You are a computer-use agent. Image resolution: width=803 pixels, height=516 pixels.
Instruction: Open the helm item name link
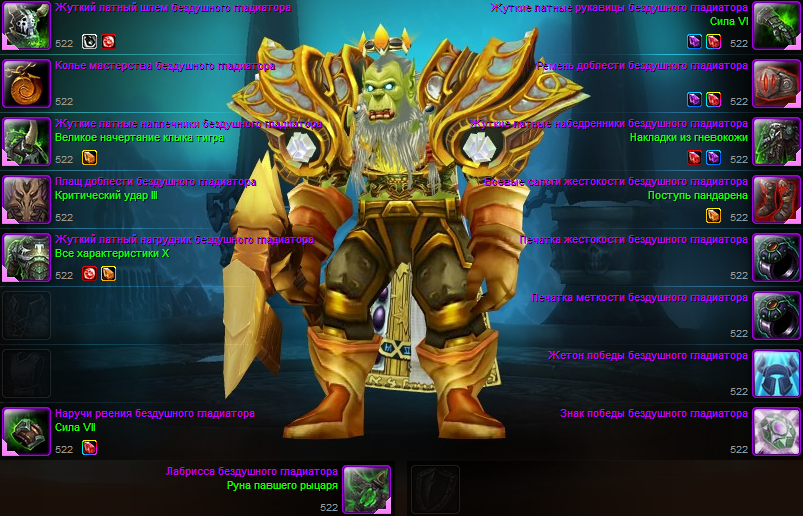point(173,8)
